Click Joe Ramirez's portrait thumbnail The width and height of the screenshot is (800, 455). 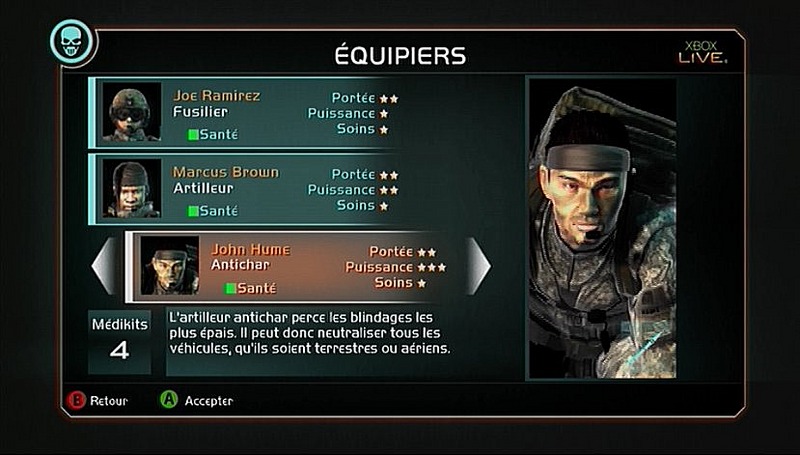(x=132, y=112)
